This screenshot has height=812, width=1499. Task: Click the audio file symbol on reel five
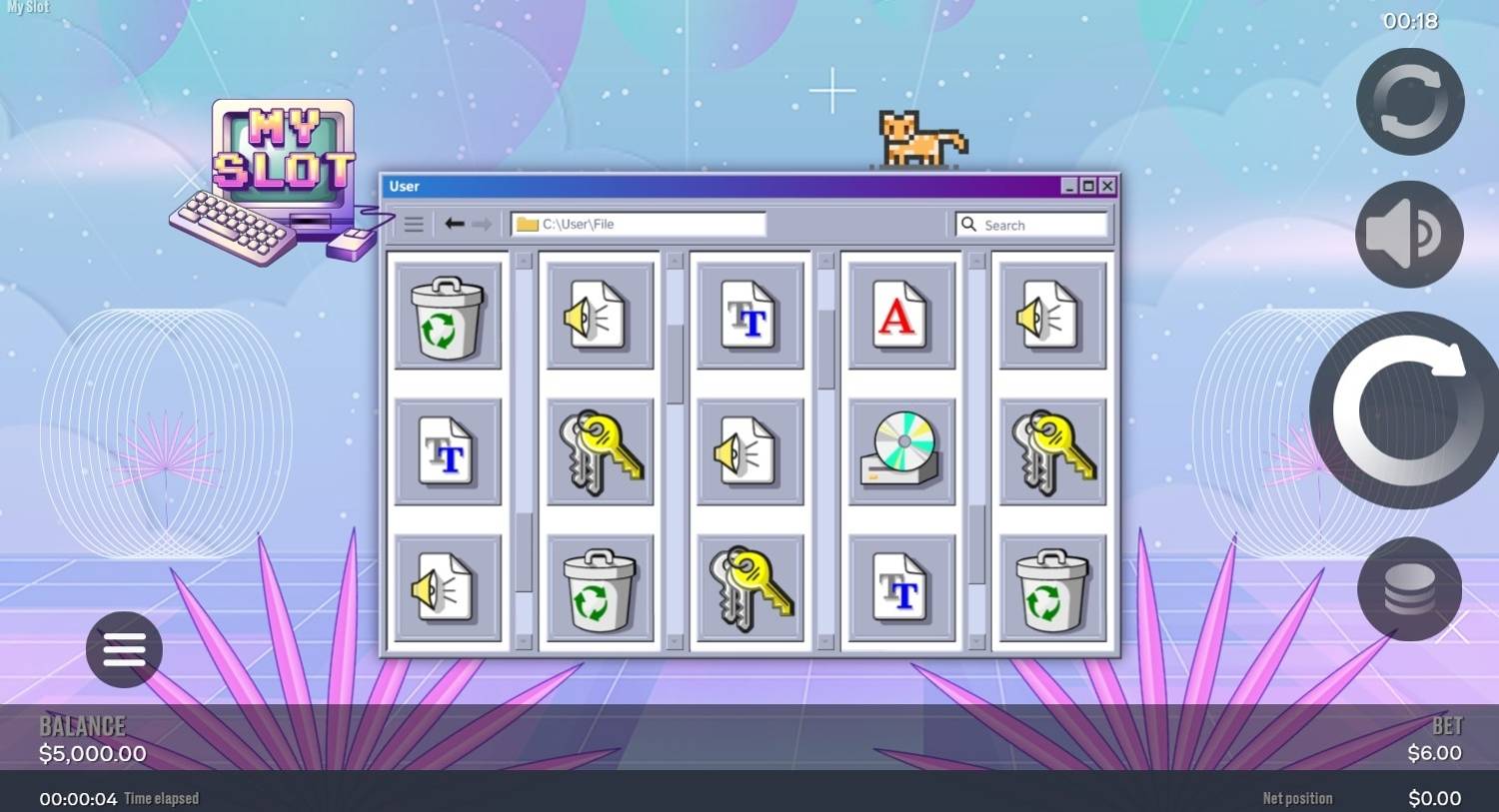coord(1051,316)
